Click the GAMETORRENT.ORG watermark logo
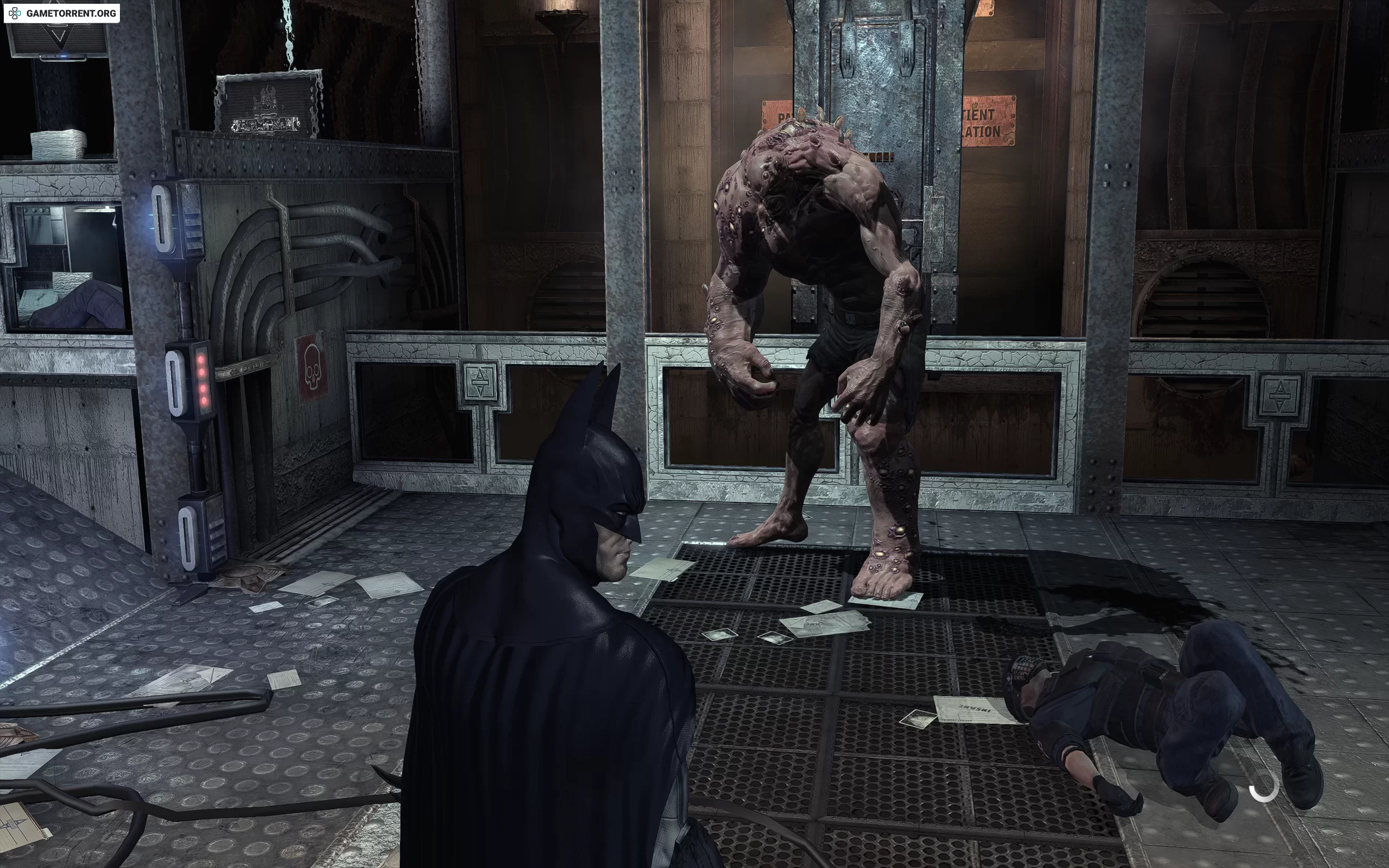Image resolution: width=1389 pixels, height=868 pixels. click(x=62, y=13)
